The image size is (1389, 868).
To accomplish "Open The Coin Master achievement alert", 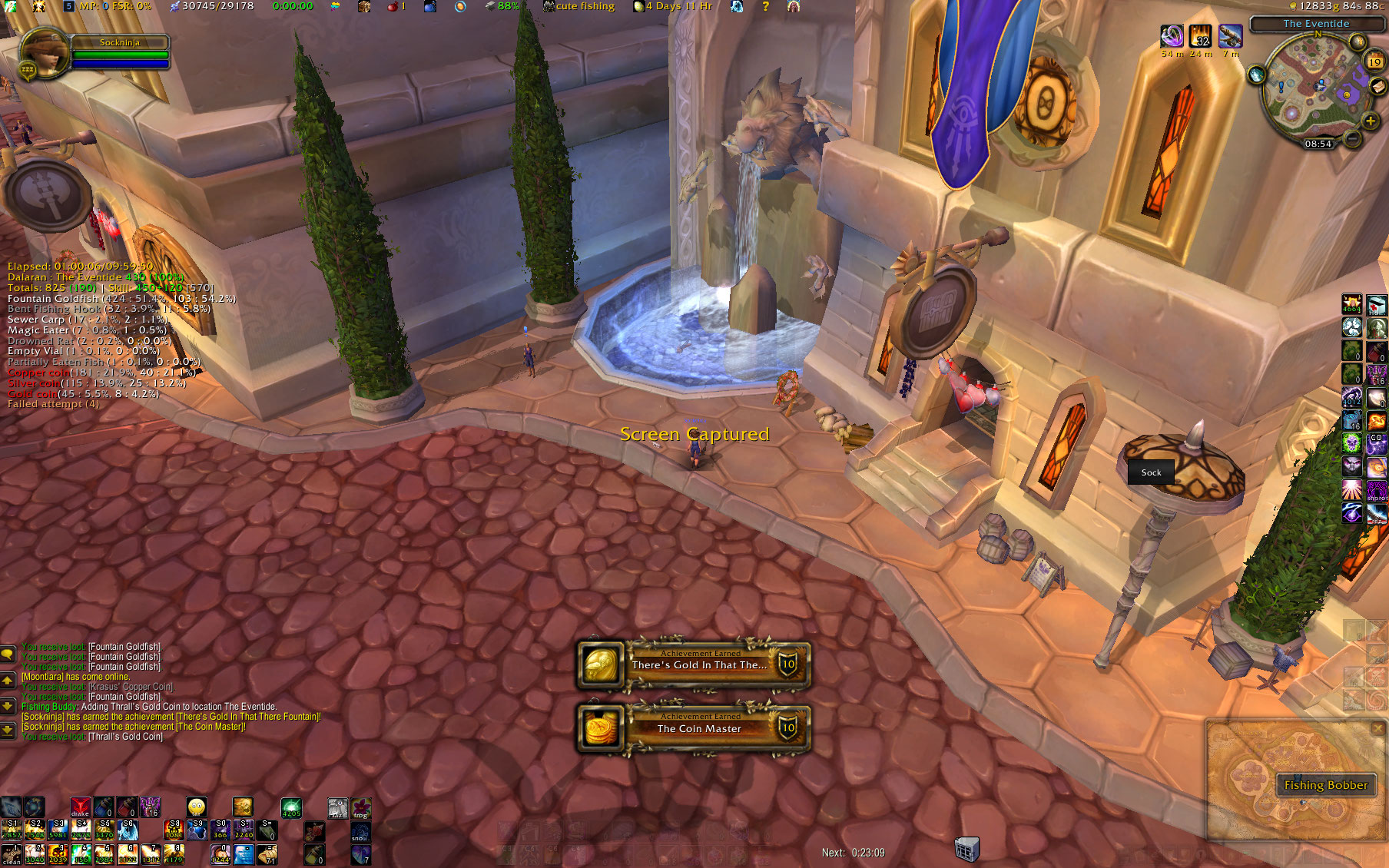I will (x=694, y=728).
